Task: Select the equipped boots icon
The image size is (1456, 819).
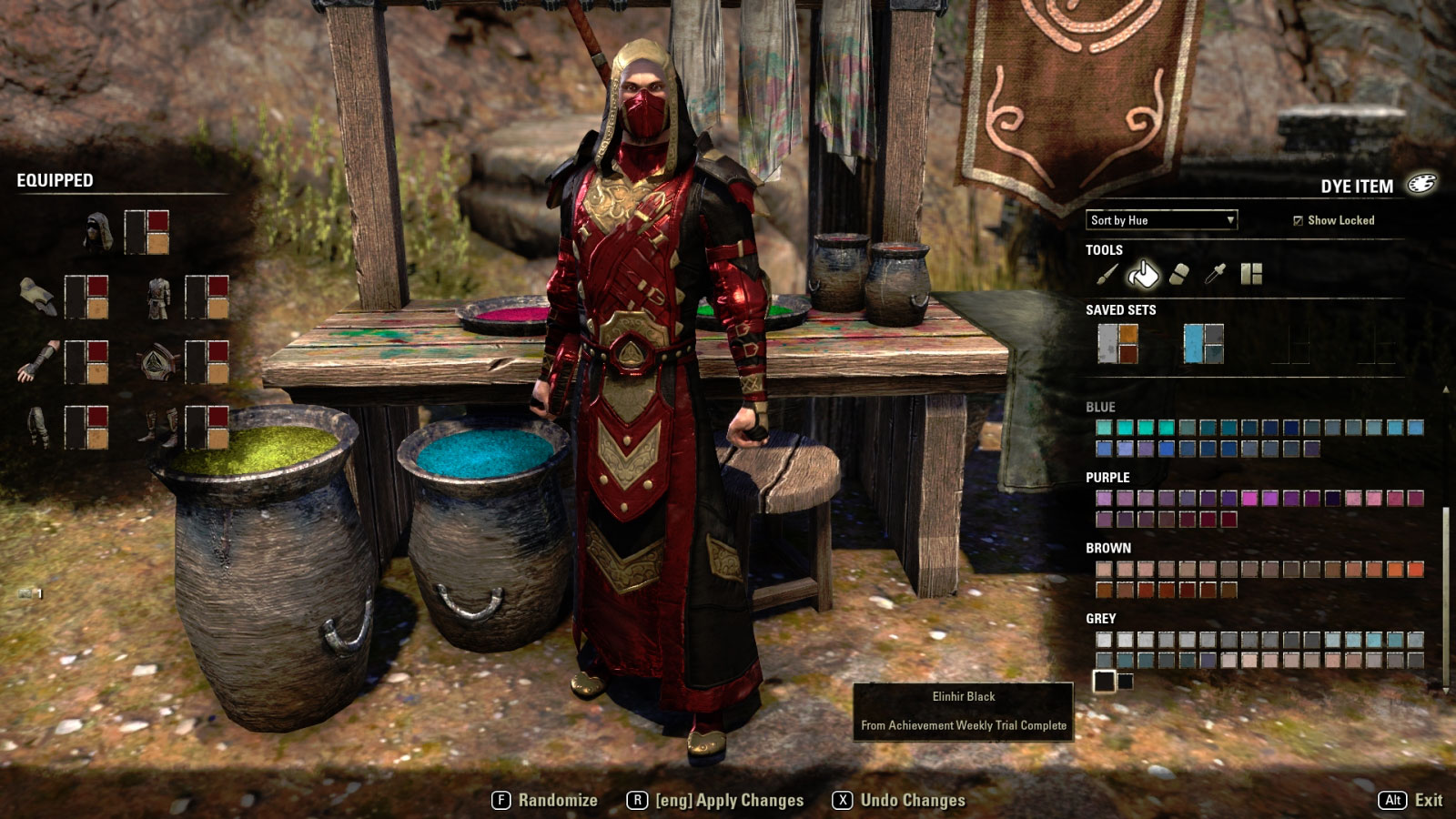Action: point(158,427)
